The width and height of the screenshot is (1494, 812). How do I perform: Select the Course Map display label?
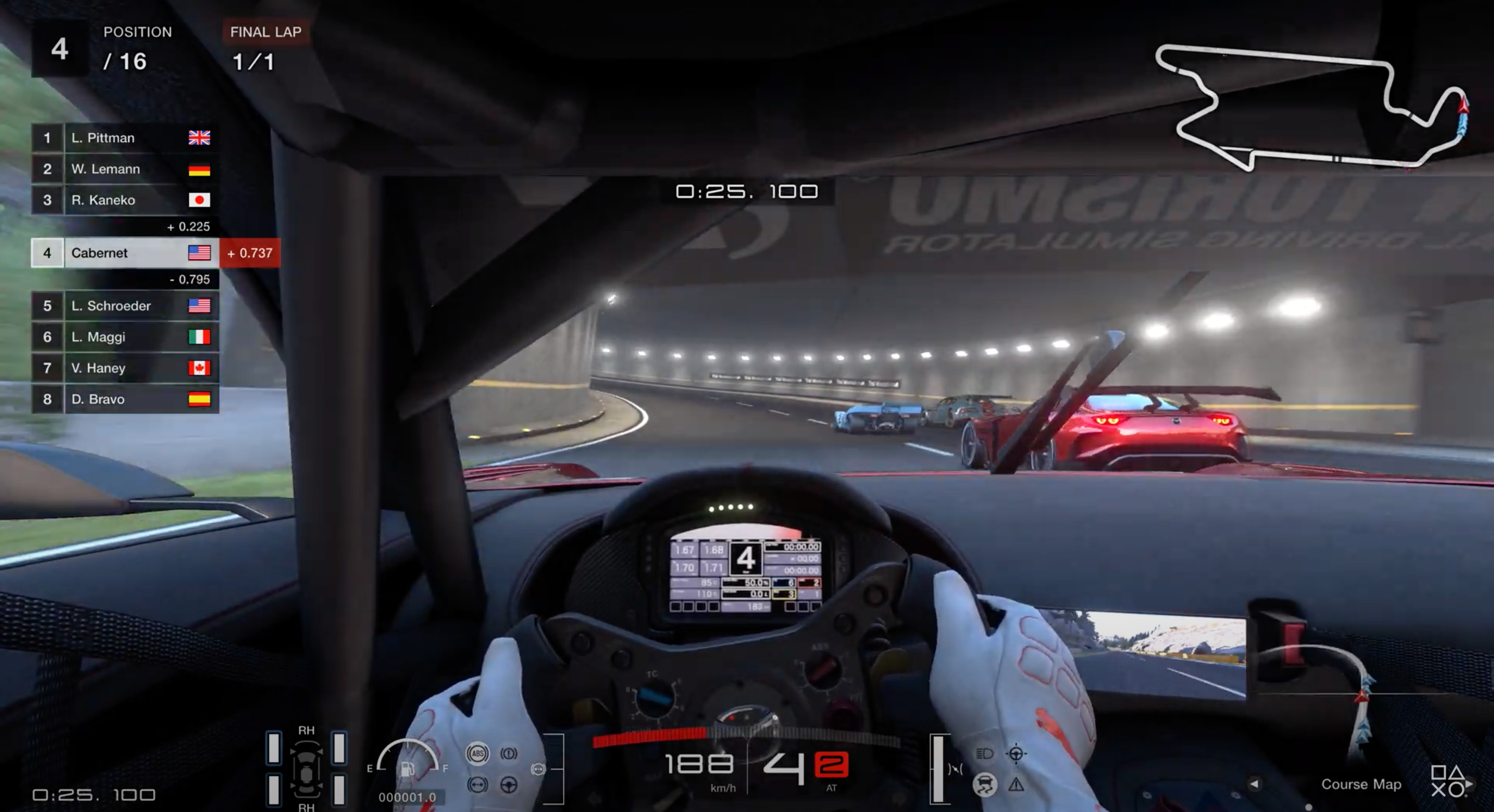pos(1361,784)
